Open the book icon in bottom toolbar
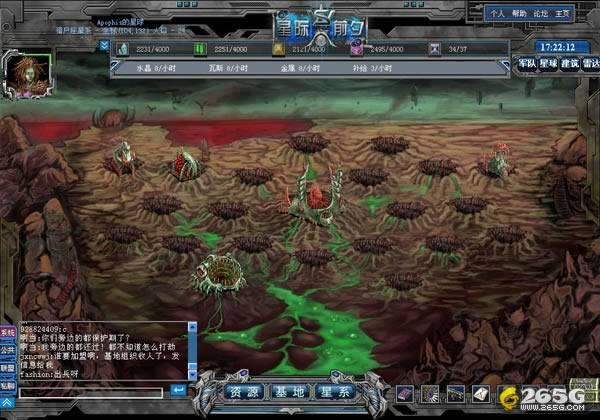The height and width of the screenshot is (420, 600). pos(403,392)
